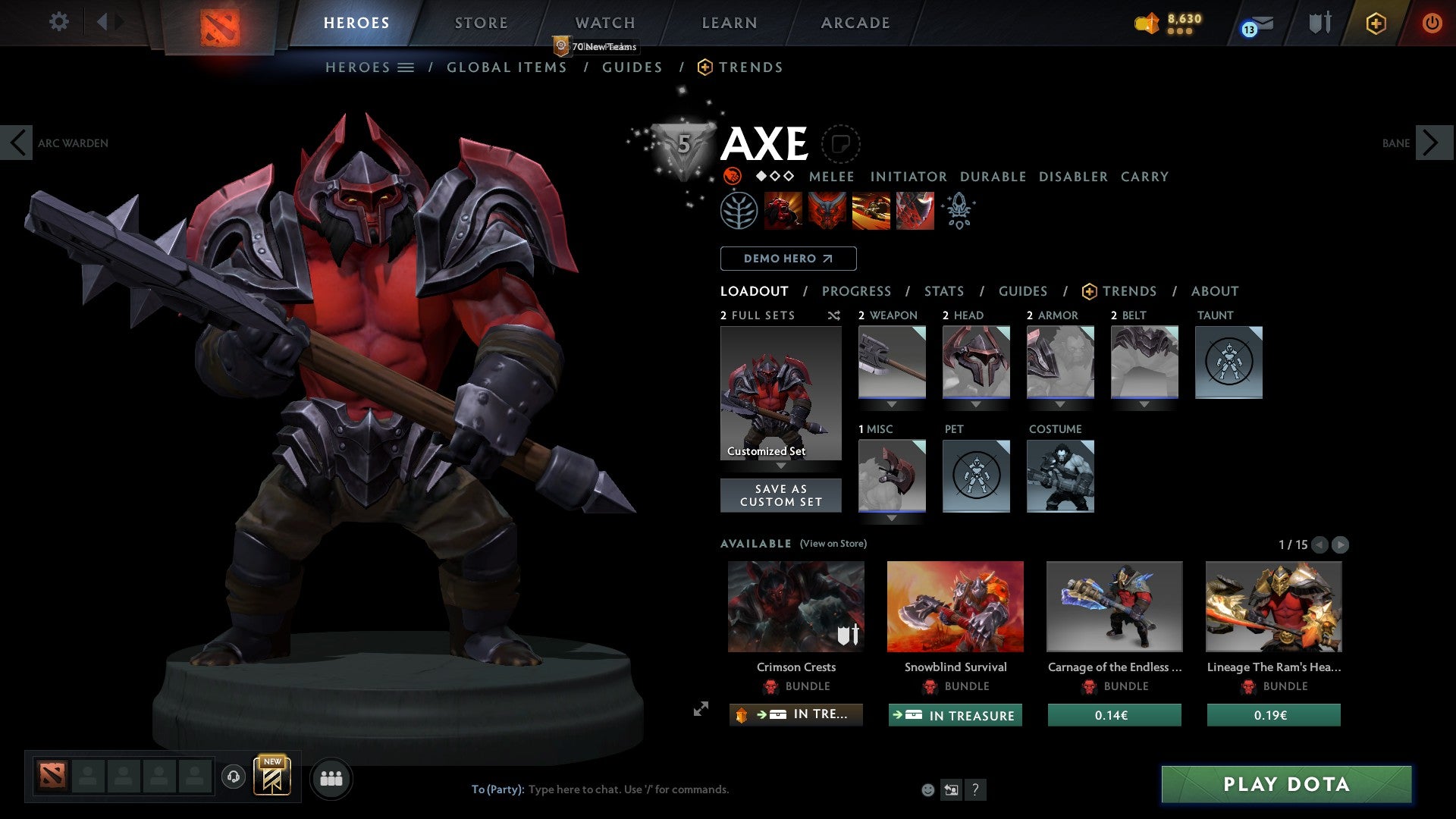Switch to the PROGRESS tab
The height and width of the screenshot is (819, 1456).
pos(857,291)
